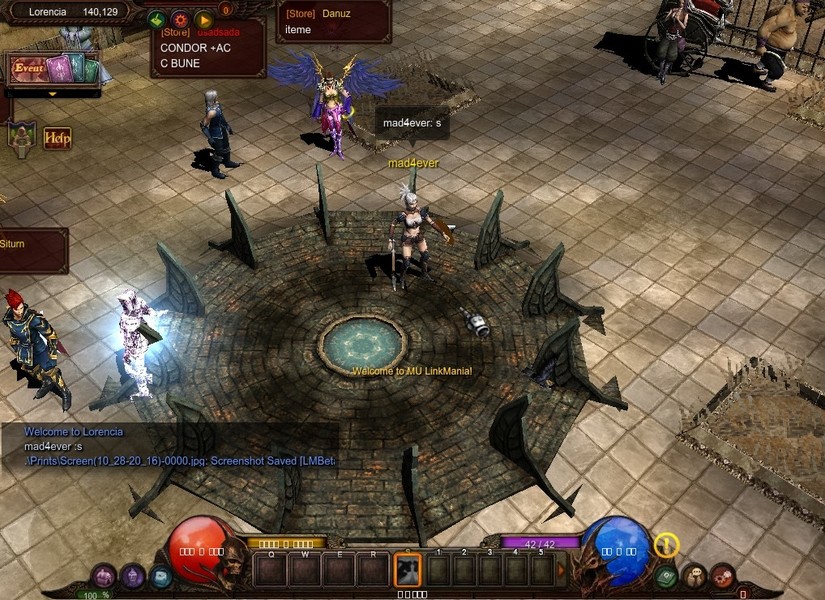Open the purple treasure chest inventory icon
The image size is (825, 600).
(105, 576)
